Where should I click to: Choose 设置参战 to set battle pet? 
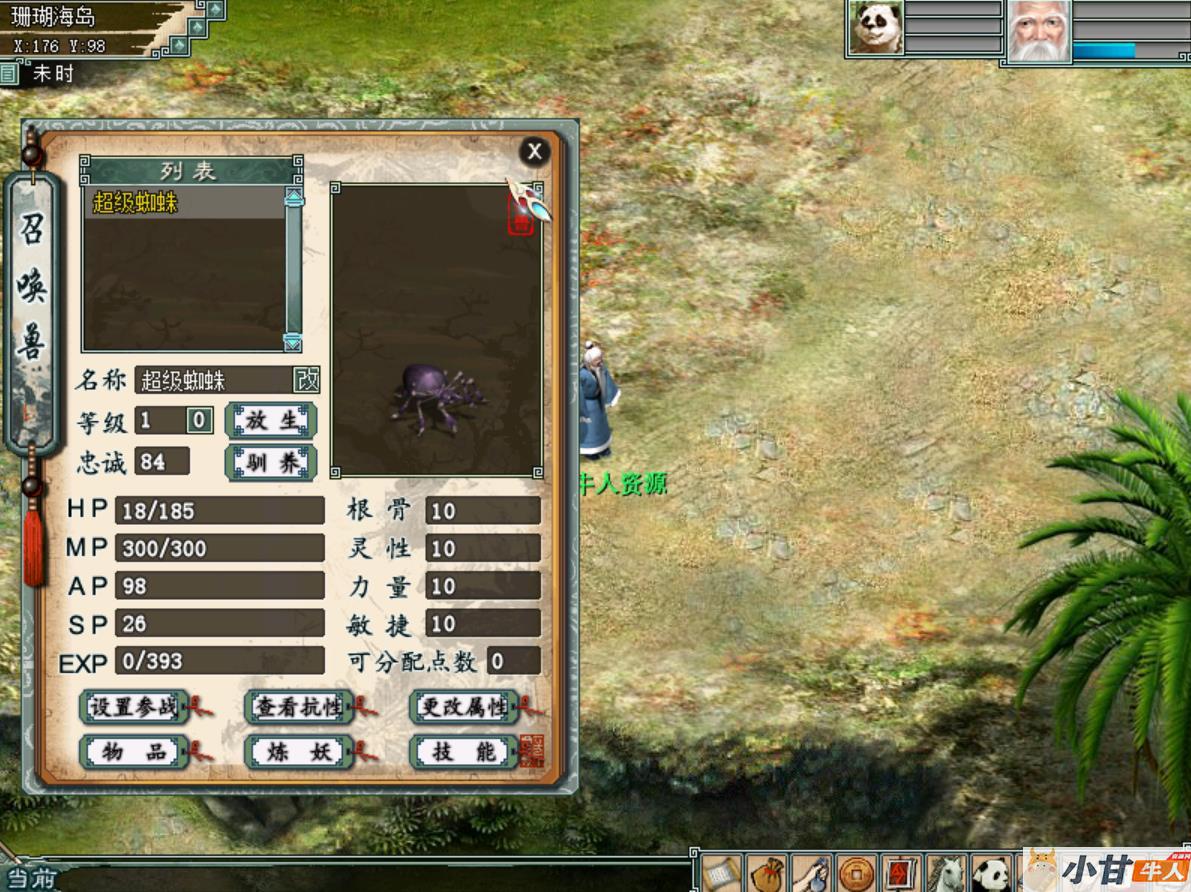134,707
